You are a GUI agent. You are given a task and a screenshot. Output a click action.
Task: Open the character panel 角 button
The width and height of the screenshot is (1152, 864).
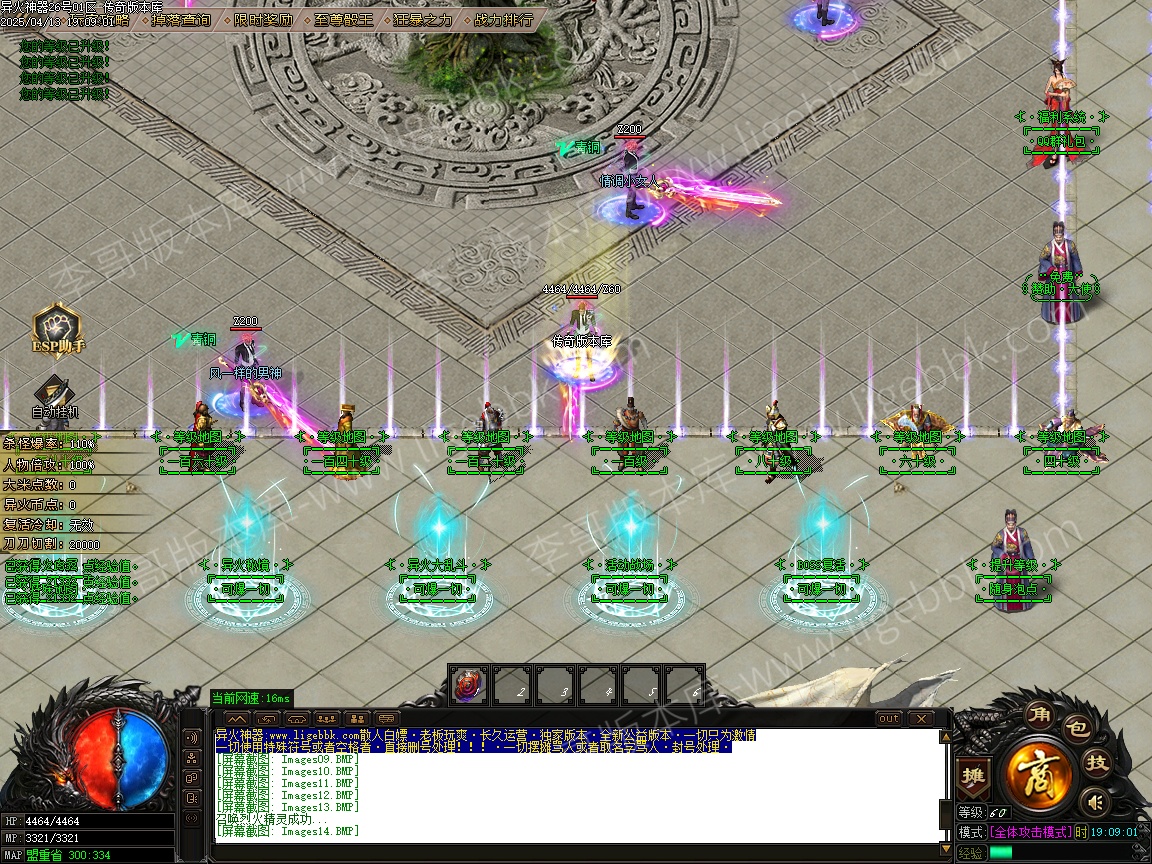tap(1038, 716)
